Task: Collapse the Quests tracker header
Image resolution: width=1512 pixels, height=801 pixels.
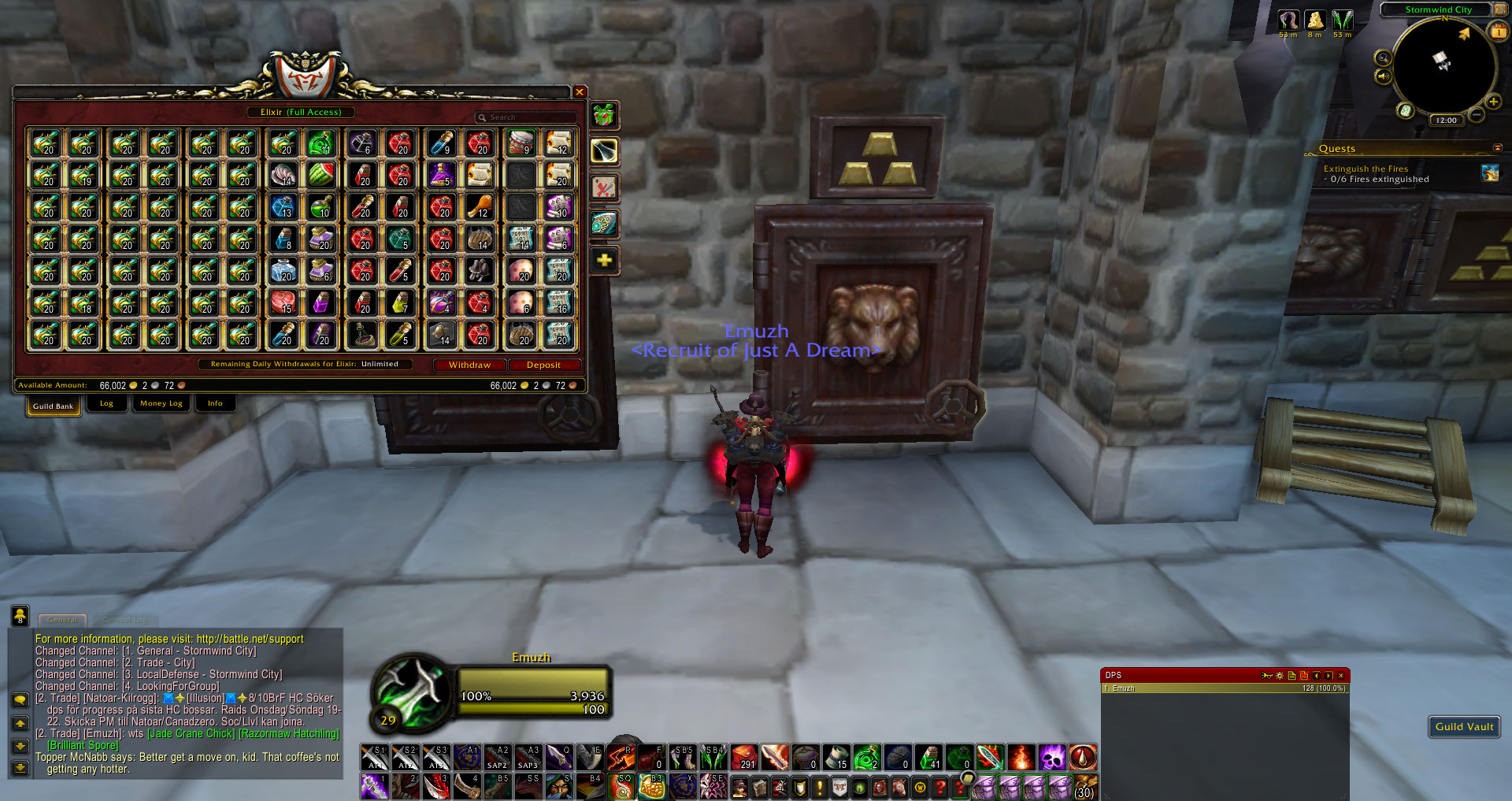Action: [x=1497, y=148]
